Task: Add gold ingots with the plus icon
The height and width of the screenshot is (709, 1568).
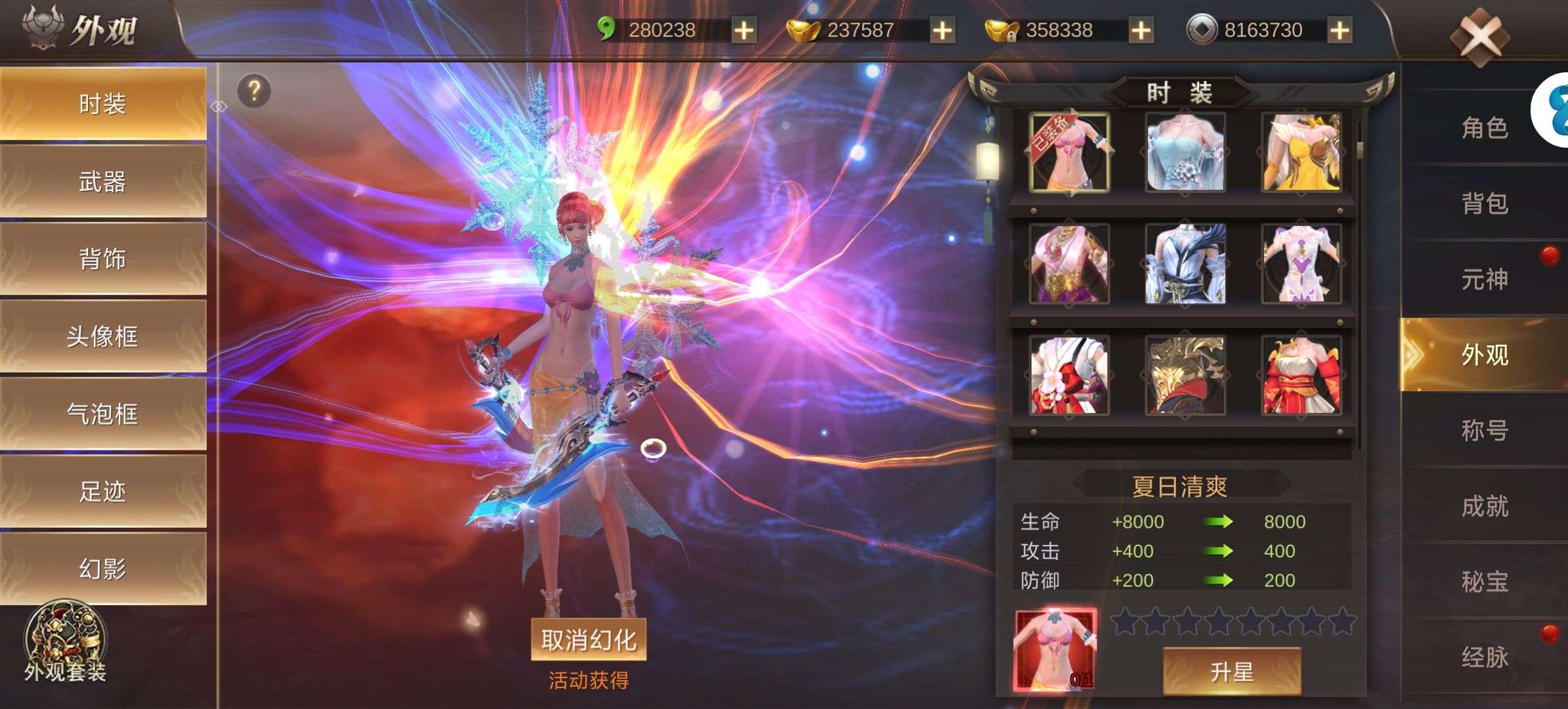Action: (942, 29)
